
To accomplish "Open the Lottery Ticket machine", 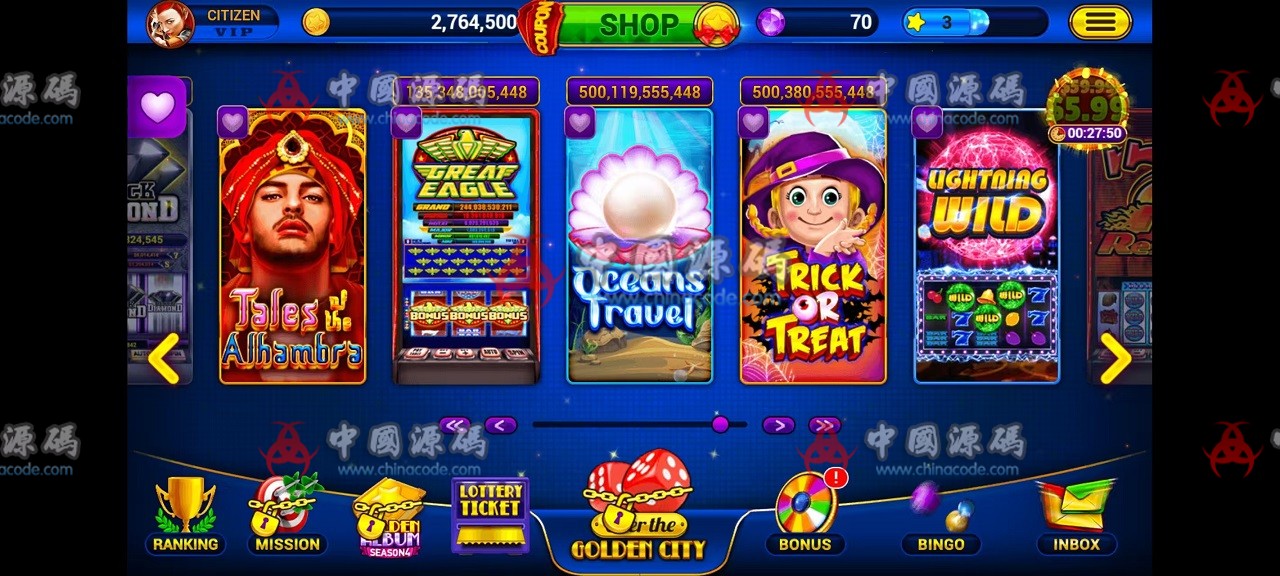I will 490,514.
